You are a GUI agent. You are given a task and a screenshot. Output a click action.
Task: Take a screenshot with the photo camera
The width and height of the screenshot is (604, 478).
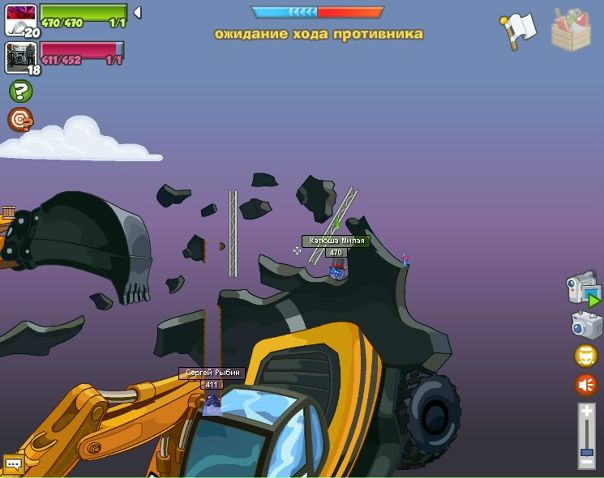pyautogui.click(x=586, y=324)
